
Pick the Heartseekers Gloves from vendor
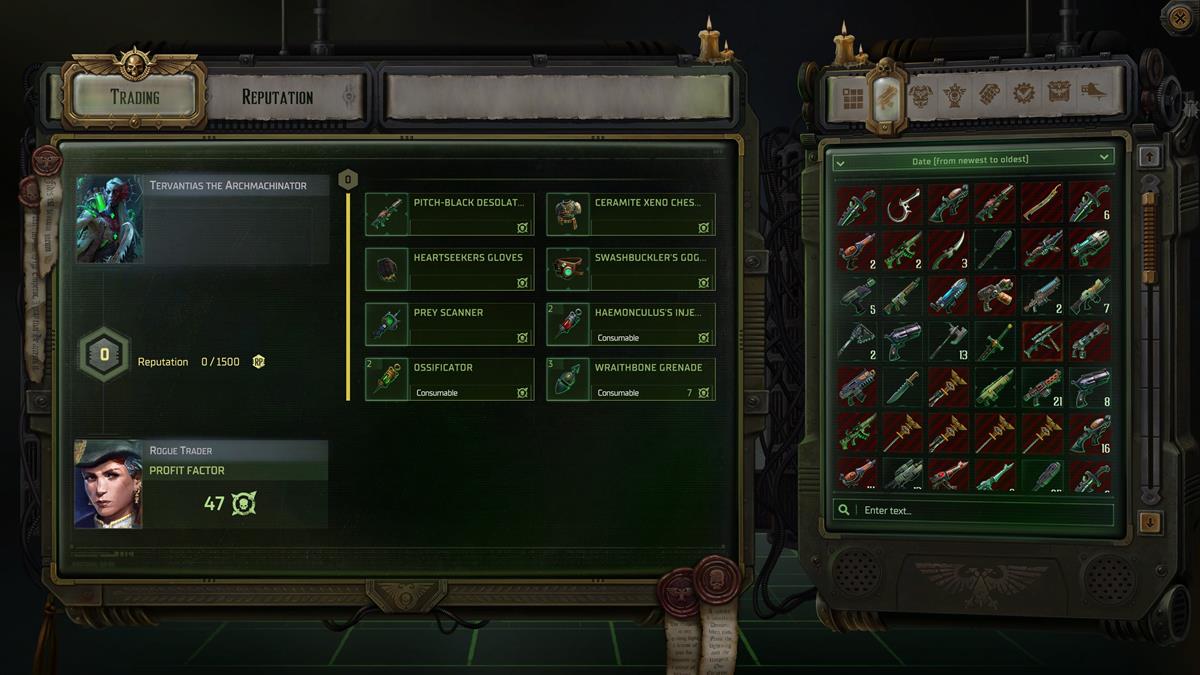[x=450, y=269]
